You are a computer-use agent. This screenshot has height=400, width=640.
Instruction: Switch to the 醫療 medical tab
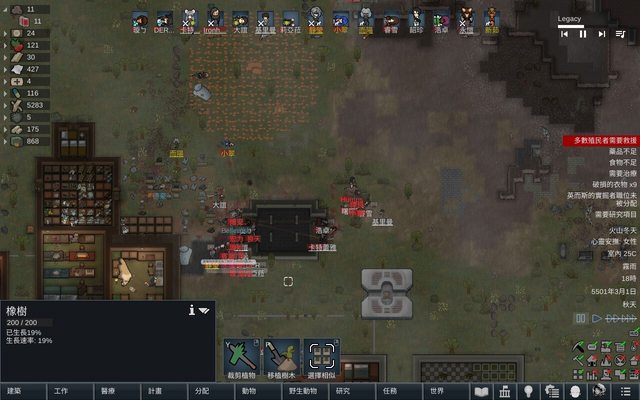pos(108,391)
